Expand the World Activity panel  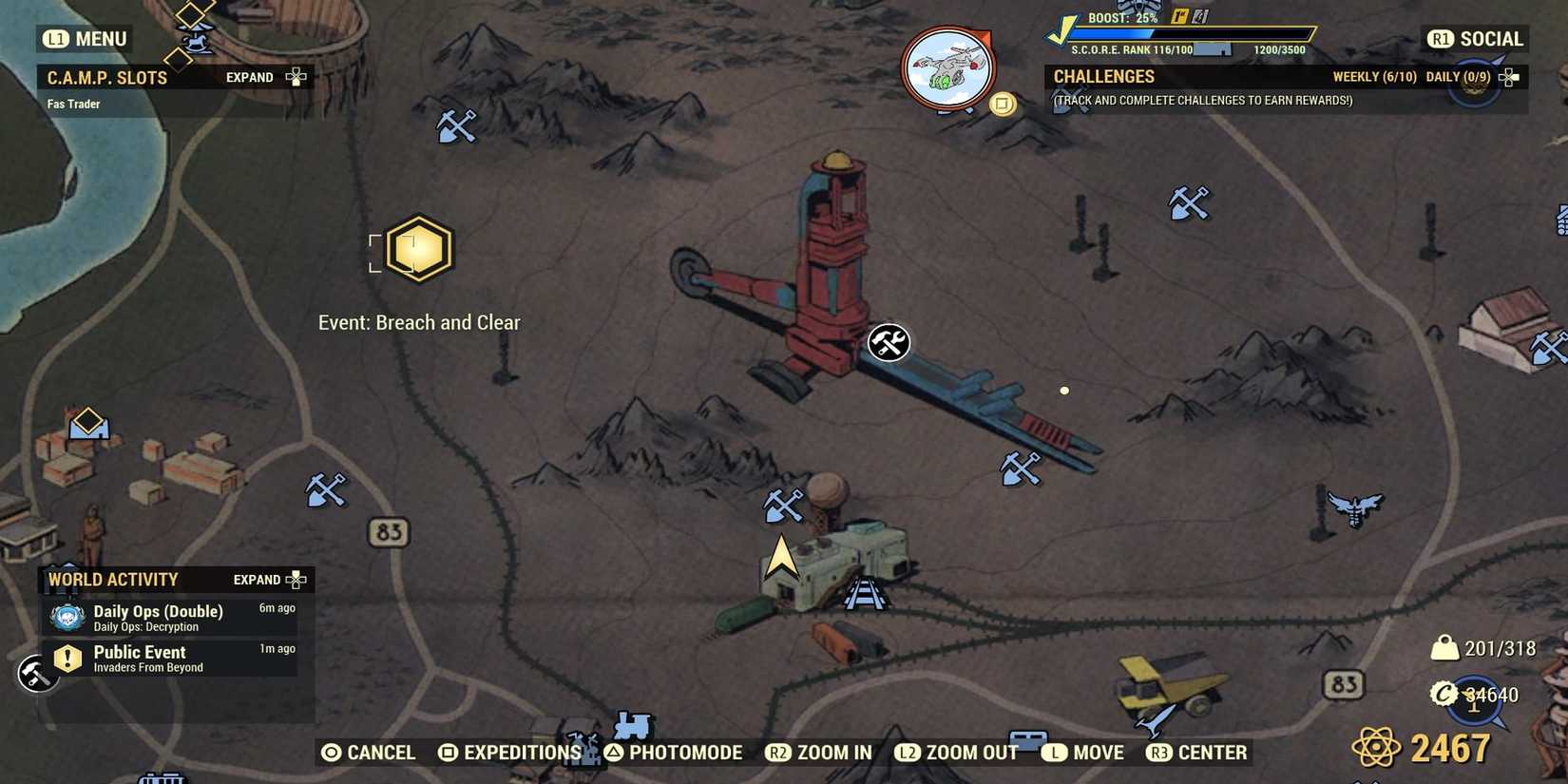[x=265, y=579]
